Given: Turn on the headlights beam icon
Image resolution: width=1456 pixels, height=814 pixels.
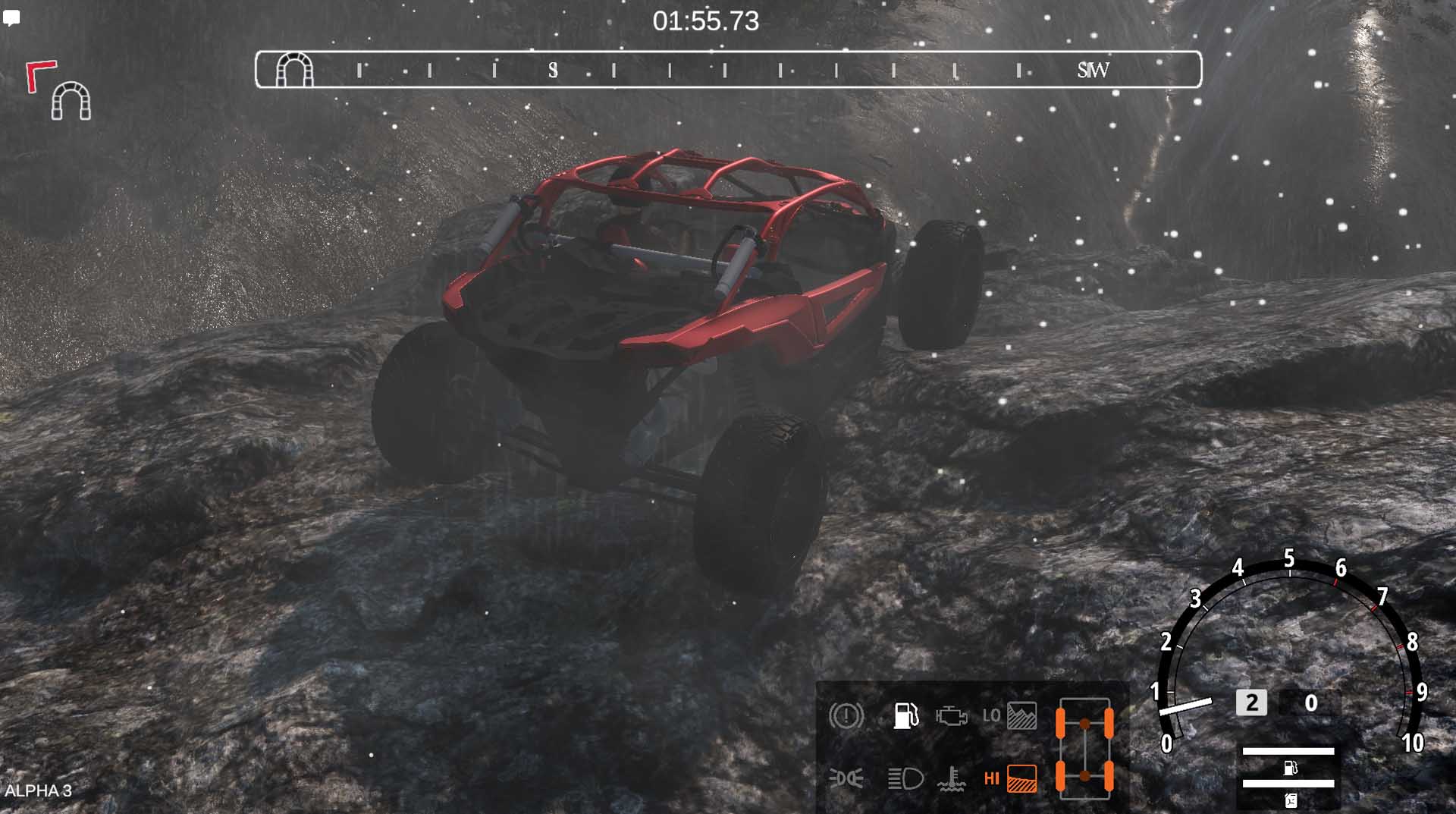Looking at the screenshot, I should pos(905,778).
